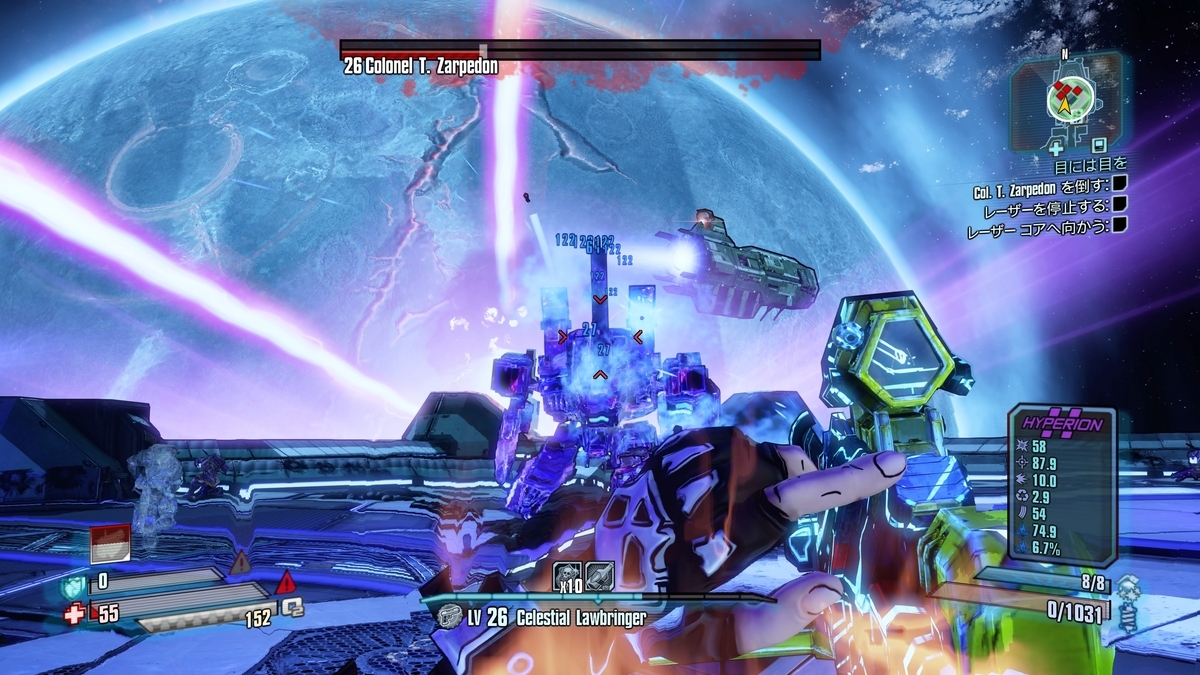The width and height of the screenshot is (1200, 675).
Task: Click the red cross health icon
Action: (74, 614)
